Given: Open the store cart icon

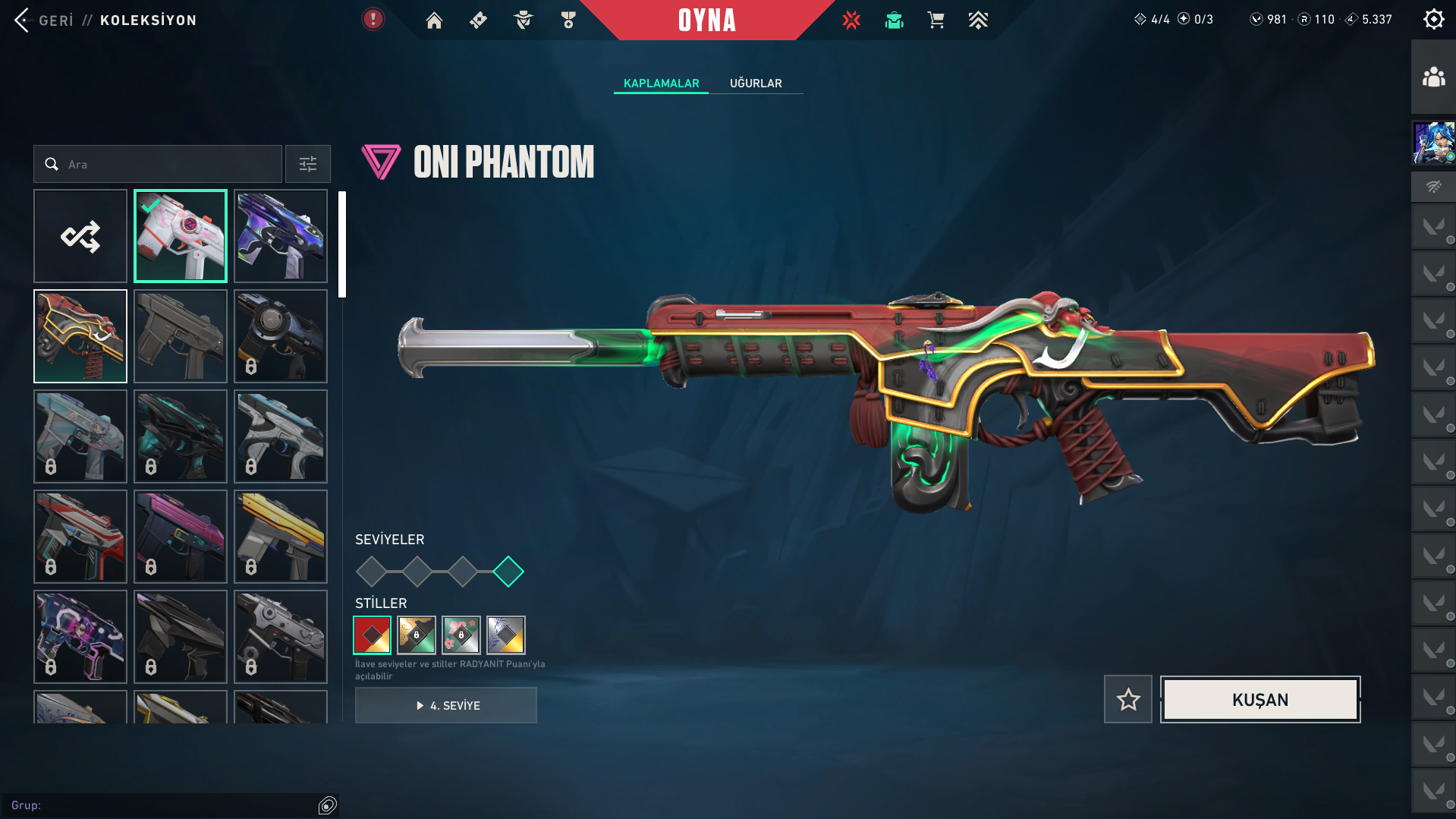Looking at the screenshot, I should [x=936, y=20].
